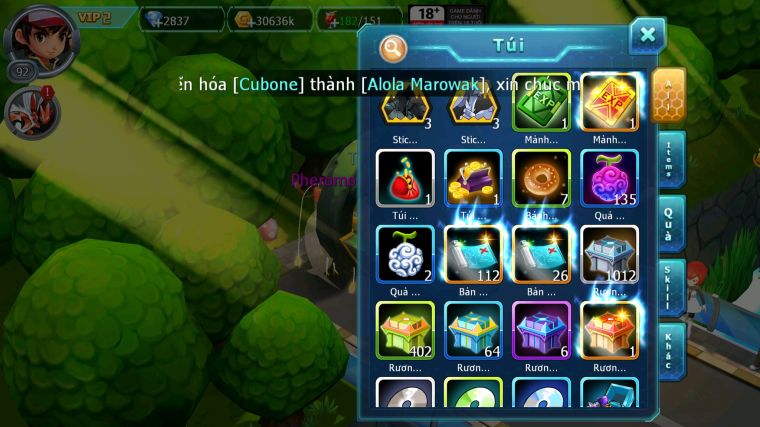Select the silver chest with 1012

coord(609,254)
